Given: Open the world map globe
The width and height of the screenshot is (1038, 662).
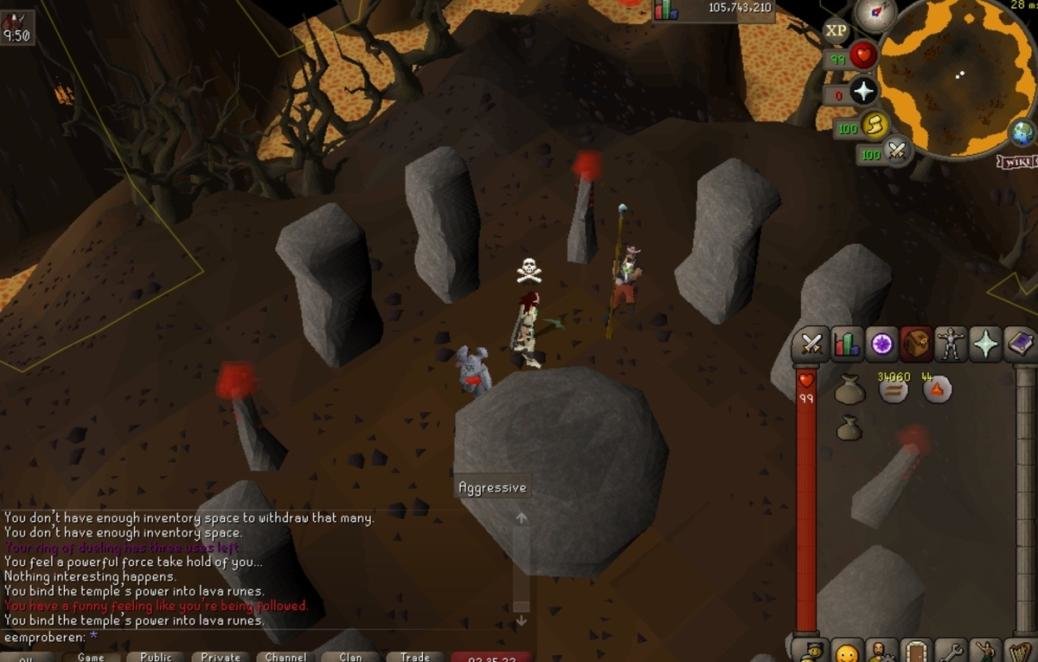Looking at the screenshot, I should coord(1023,133).
